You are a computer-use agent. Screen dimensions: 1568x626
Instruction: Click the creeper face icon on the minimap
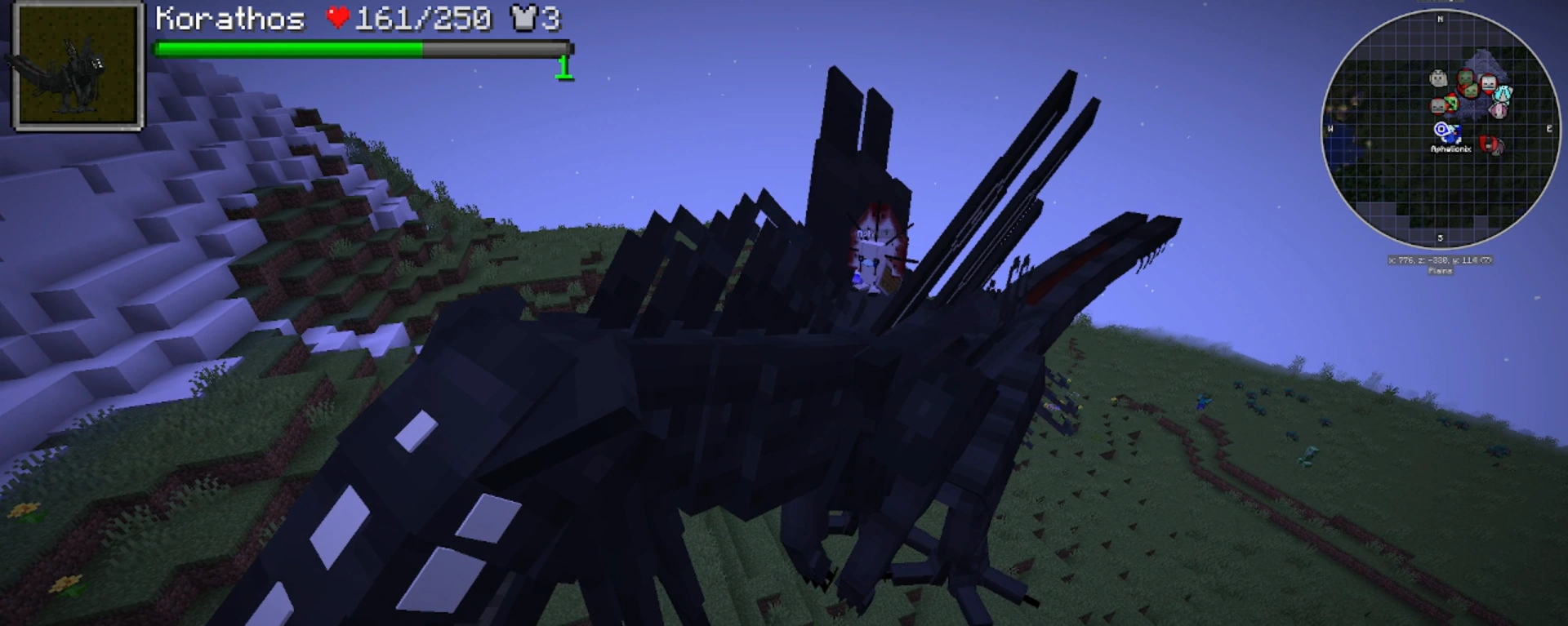1451,101
